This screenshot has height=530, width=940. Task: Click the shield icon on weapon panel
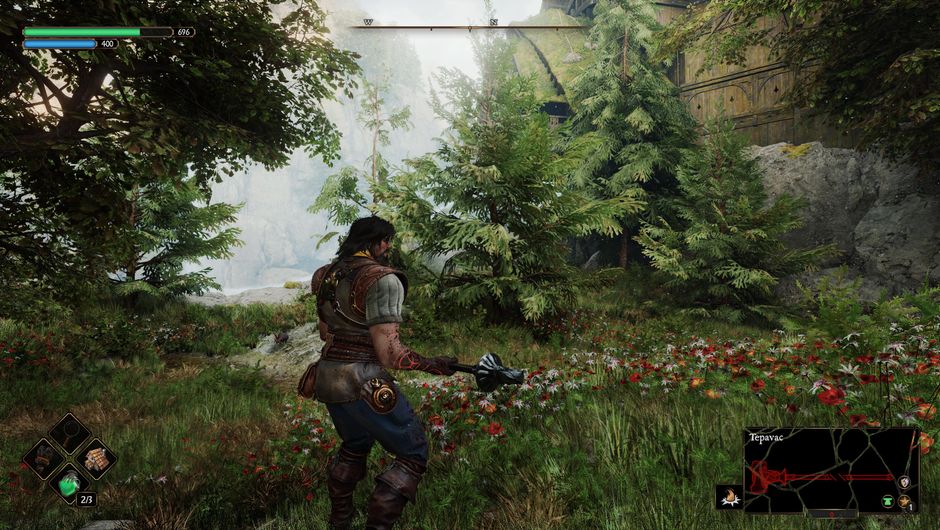click(905, 481)
